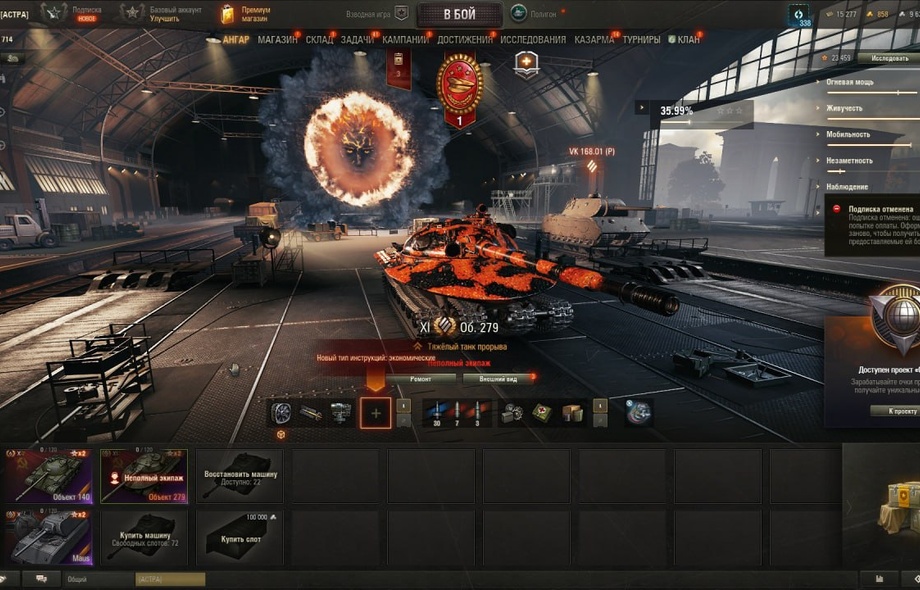The height and width of the screenshot is (590, 920).
Task: Add equipment in the empty plus slot
Action: (375, 412)
